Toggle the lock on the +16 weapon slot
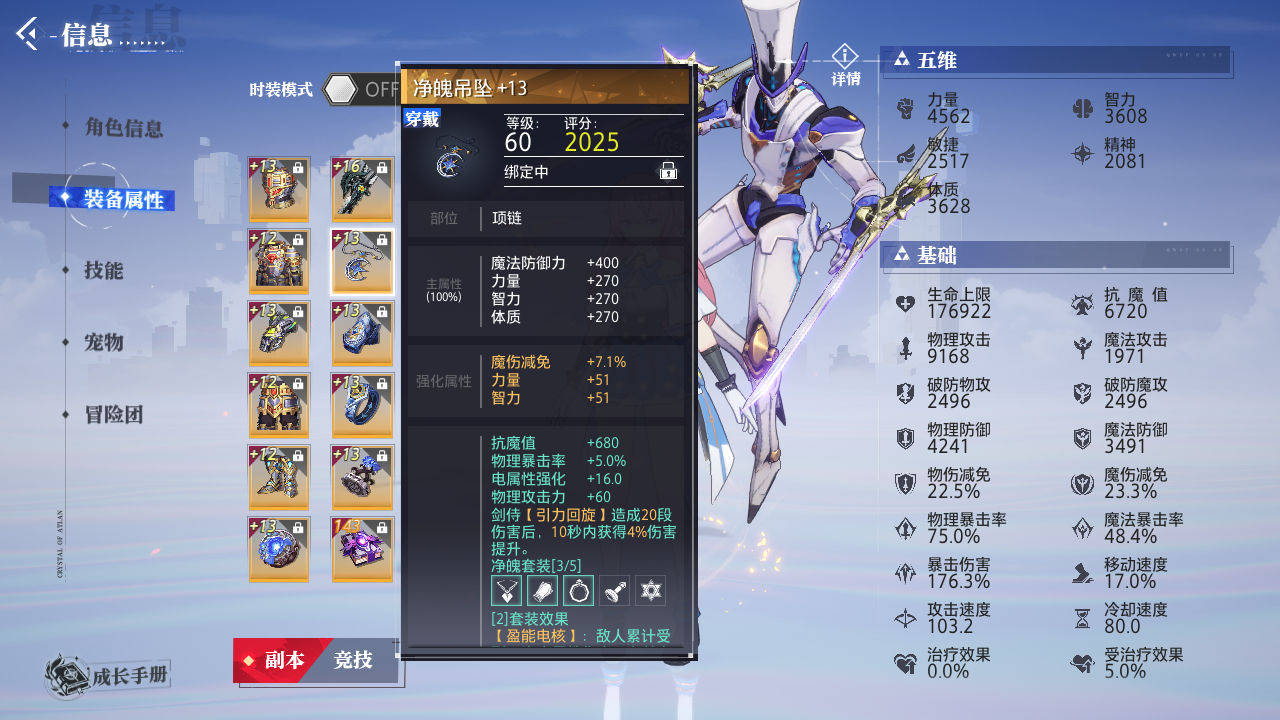Image resolution: width=1280 pixels, height=720 pixels. tap(384, 167)
